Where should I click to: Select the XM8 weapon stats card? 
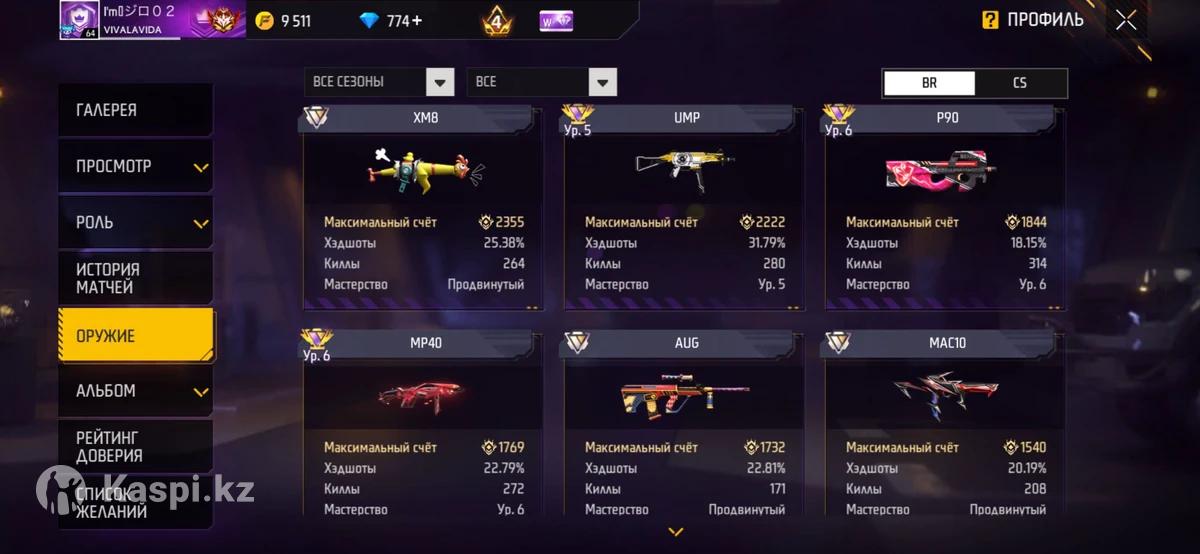coord(423,208)
